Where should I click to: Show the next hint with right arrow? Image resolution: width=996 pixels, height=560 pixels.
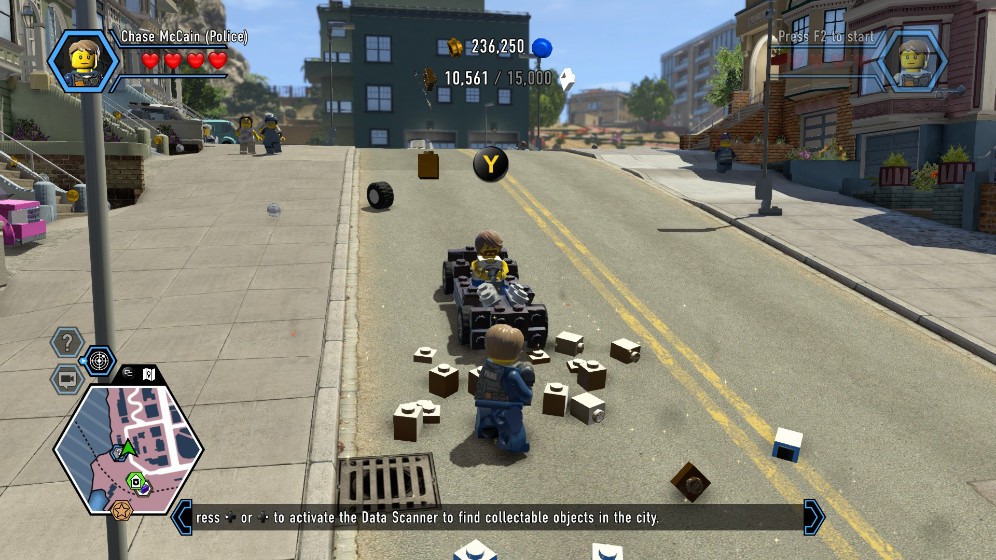[x=814, y=517]
